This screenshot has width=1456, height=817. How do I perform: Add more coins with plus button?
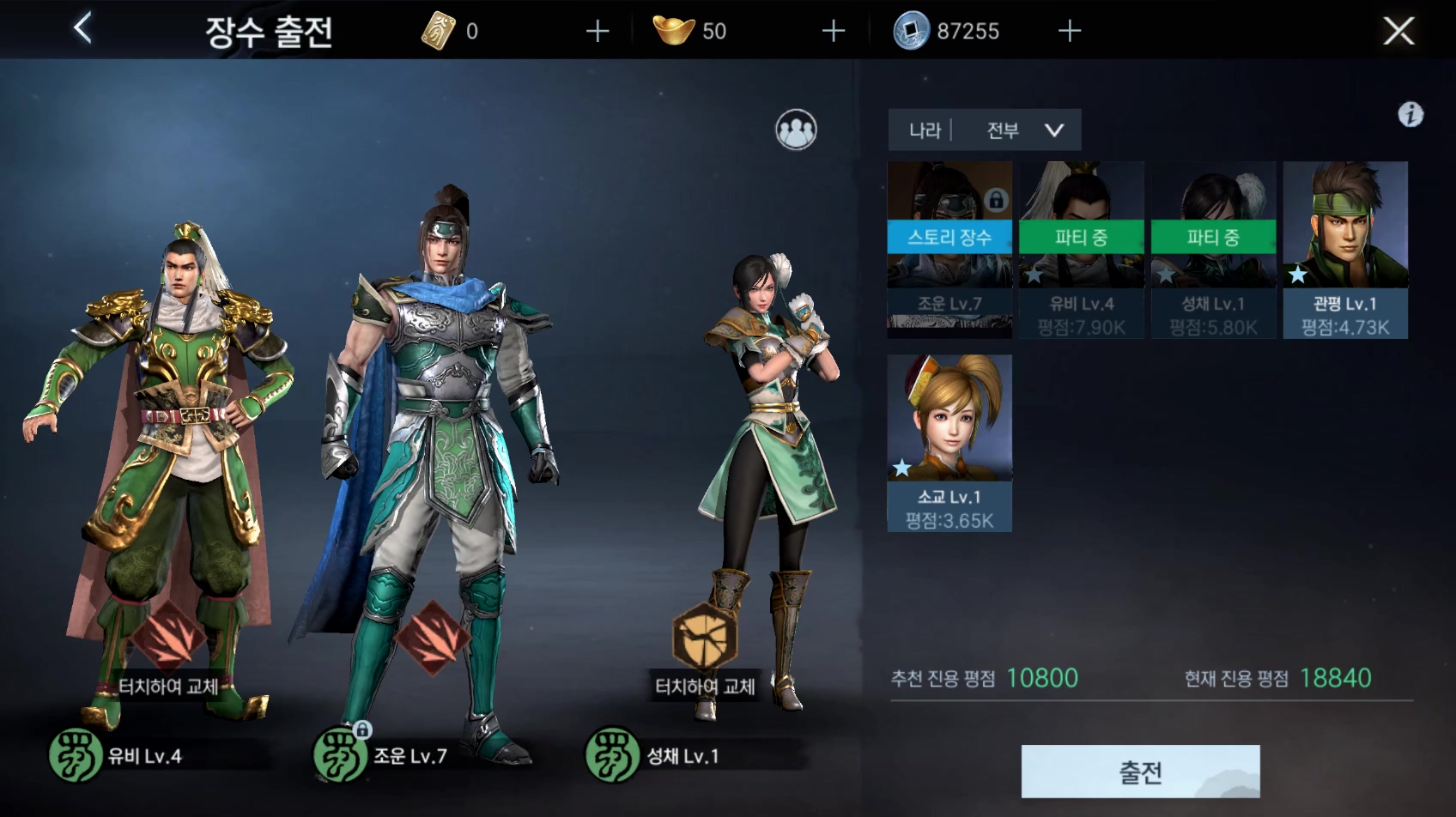[x=1069, y=32]
